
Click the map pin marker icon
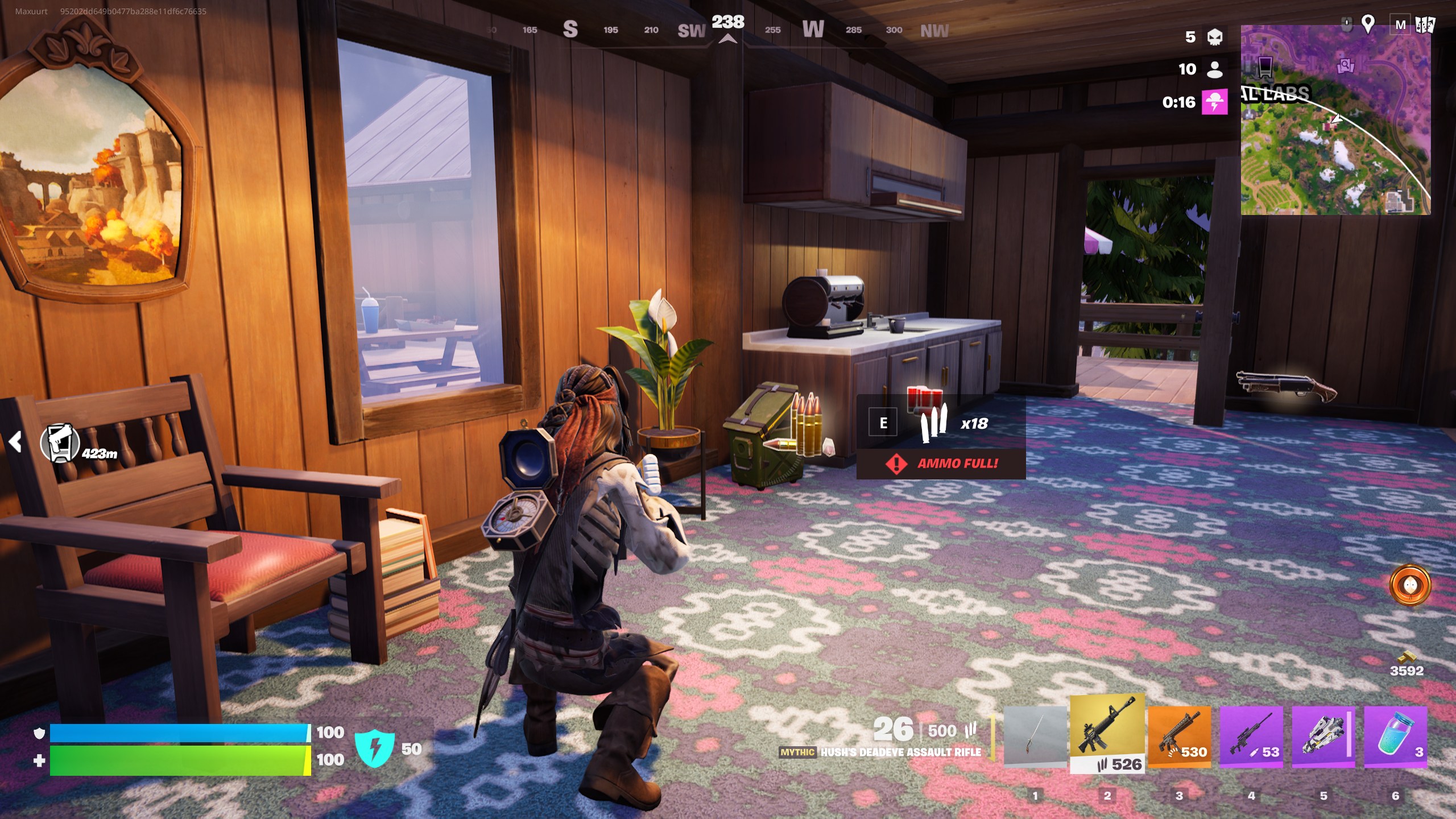click(1368, 24)
